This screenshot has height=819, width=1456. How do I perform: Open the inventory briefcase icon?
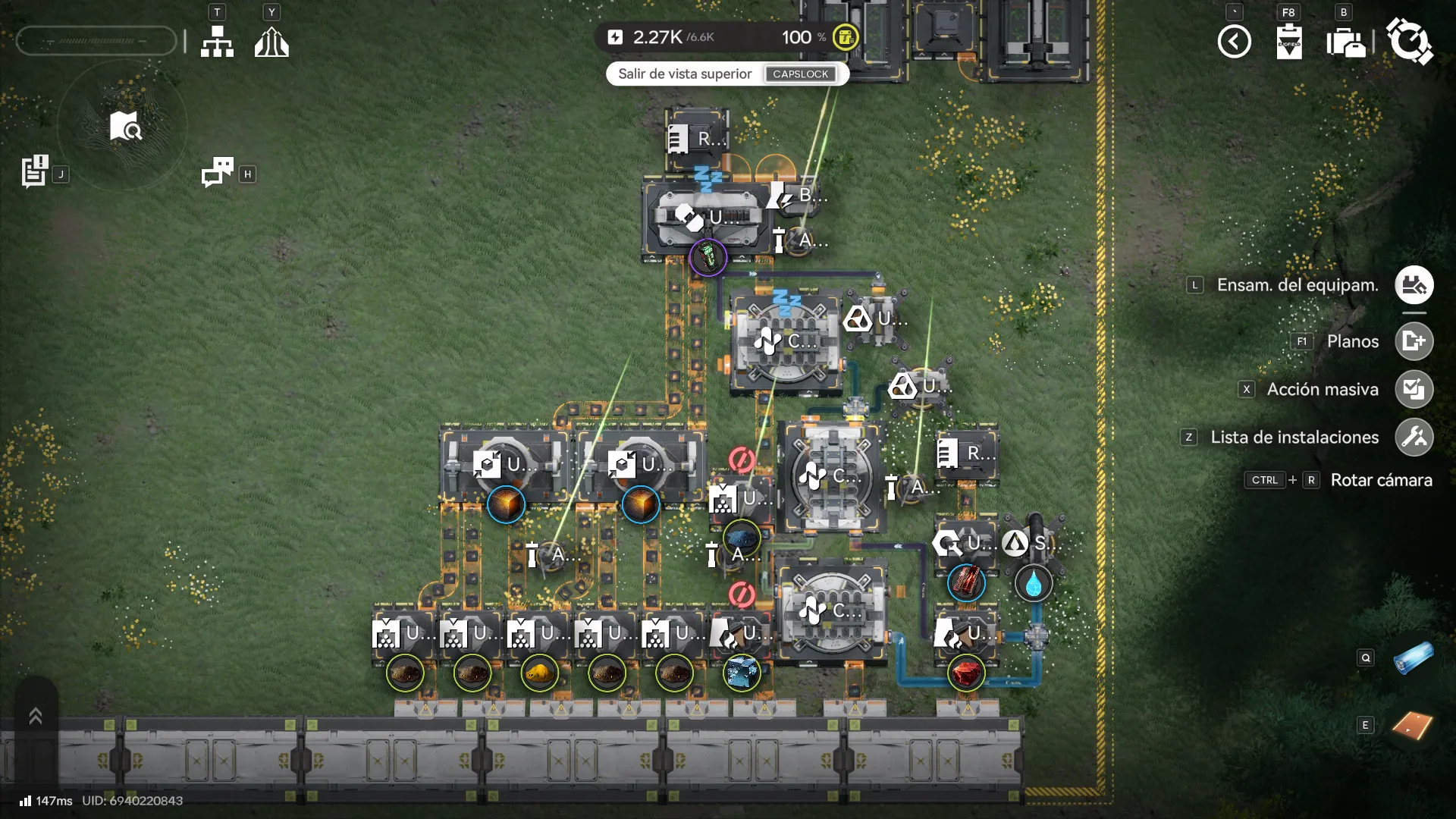coord(1347,43)
